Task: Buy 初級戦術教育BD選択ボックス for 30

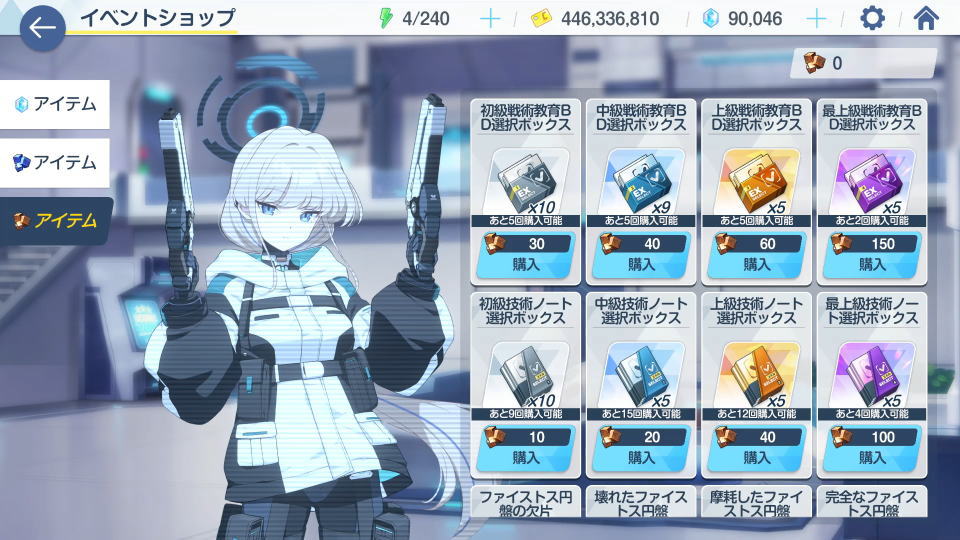Action: pos(526,264)
